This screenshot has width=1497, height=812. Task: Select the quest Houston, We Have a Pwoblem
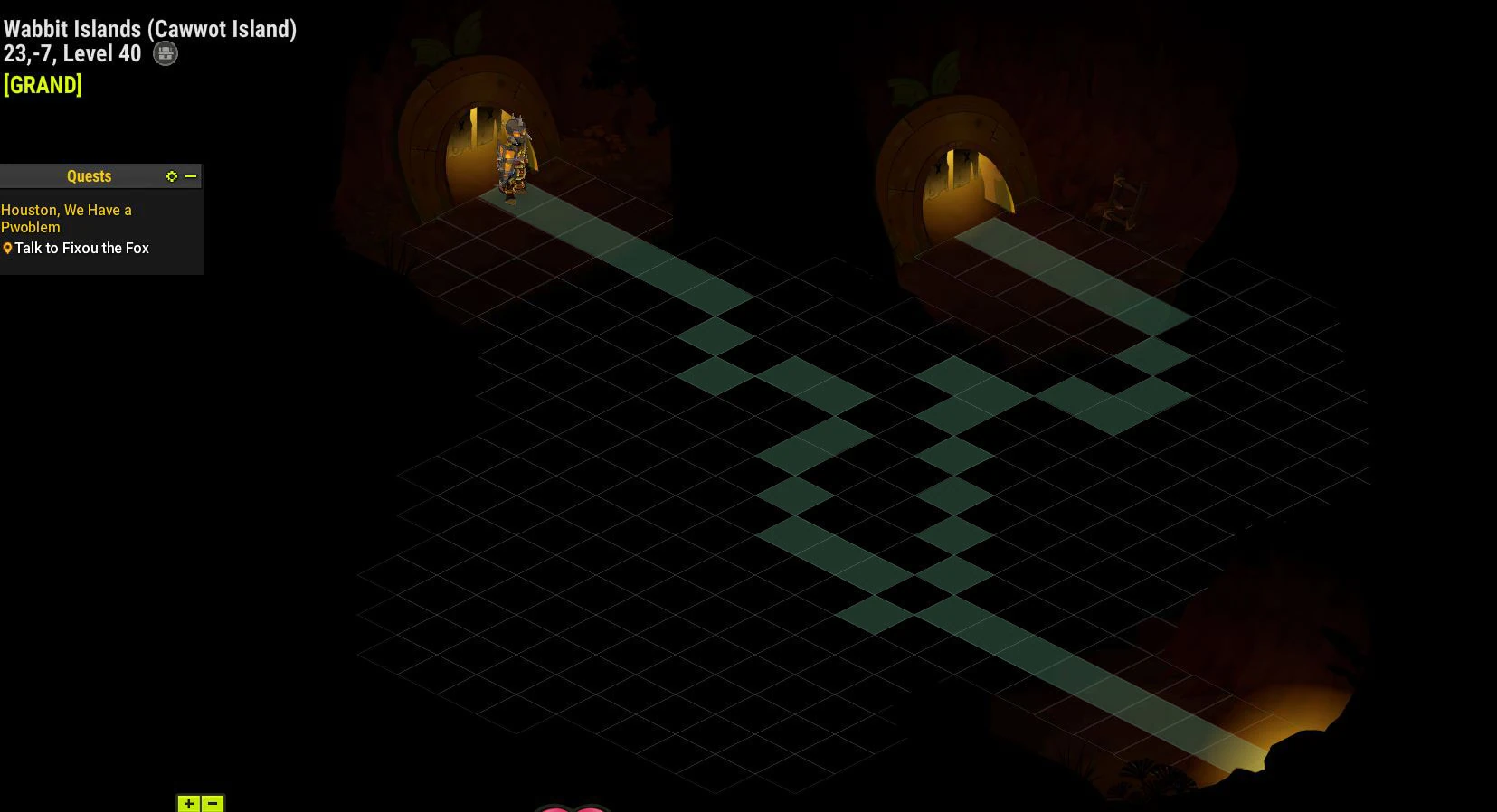coord(66,218)
